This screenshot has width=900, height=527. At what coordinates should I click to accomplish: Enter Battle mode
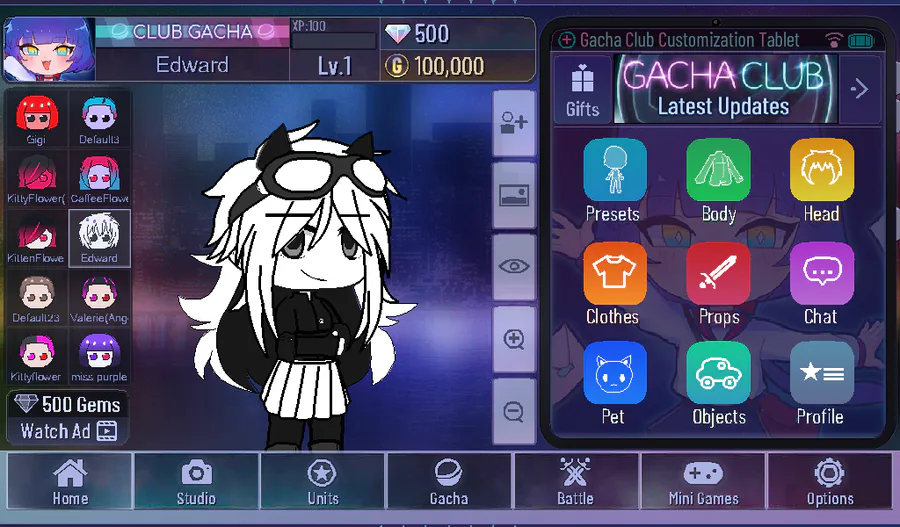(x=575, y=481)
